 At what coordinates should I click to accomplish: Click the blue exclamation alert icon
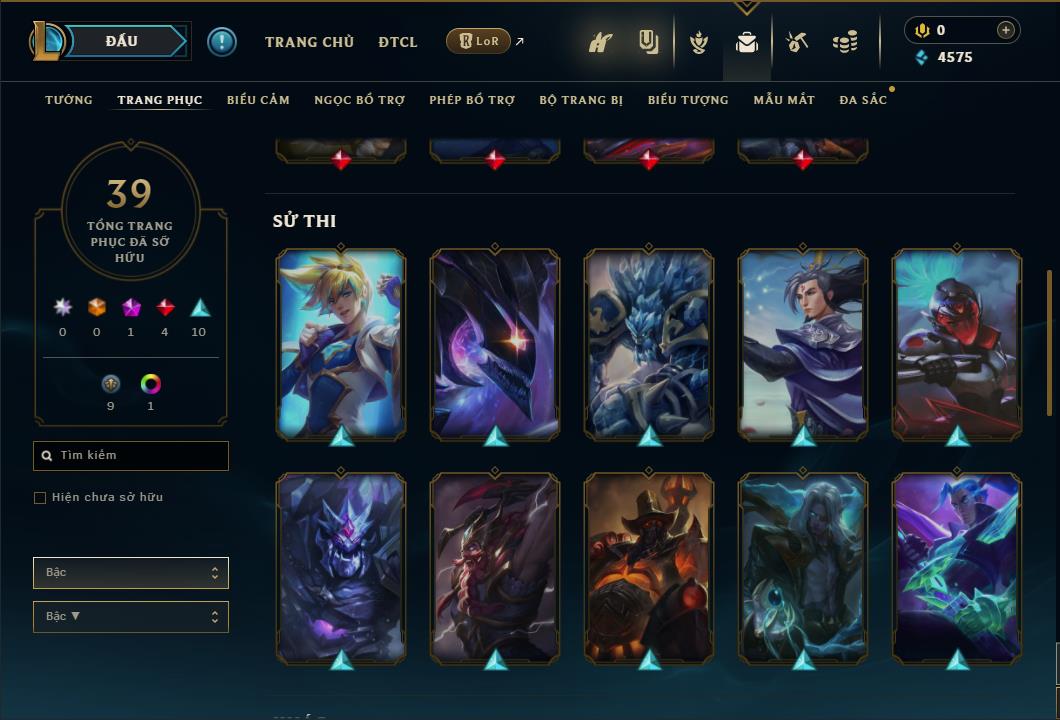click(x=222, y=42)
